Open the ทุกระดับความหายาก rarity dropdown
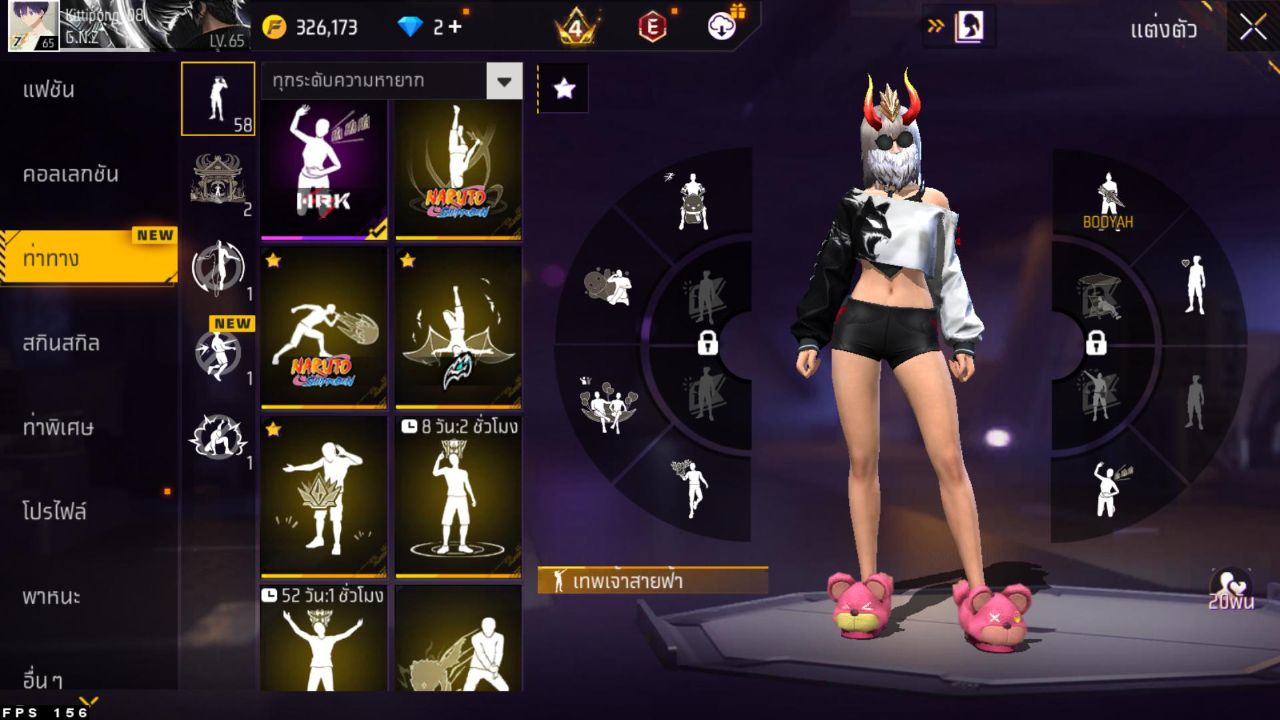Viewport: 1280px width, 720px height. click(390, 82)
